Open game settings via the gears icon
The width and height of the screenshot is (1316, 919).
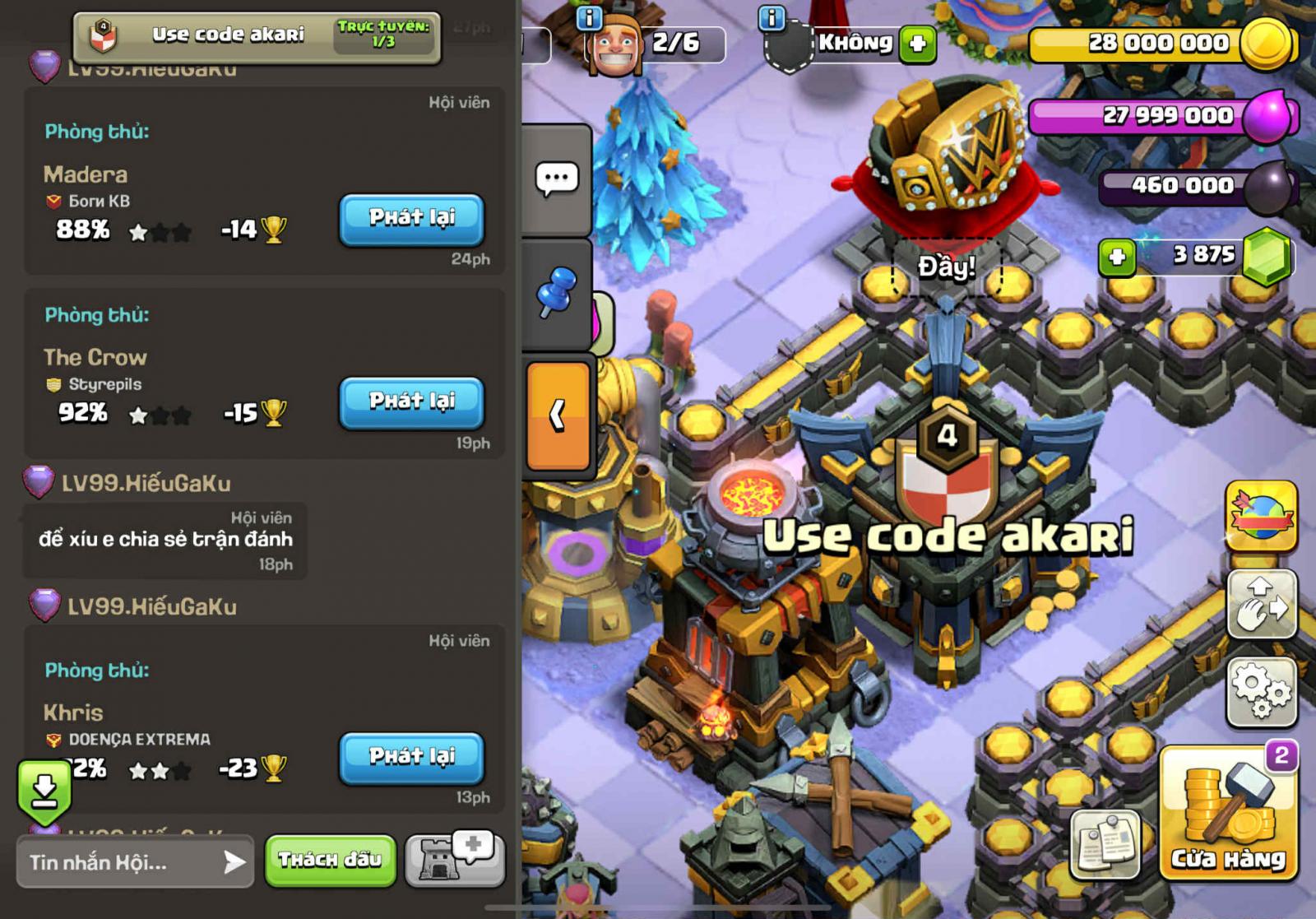click(1259, 691)
